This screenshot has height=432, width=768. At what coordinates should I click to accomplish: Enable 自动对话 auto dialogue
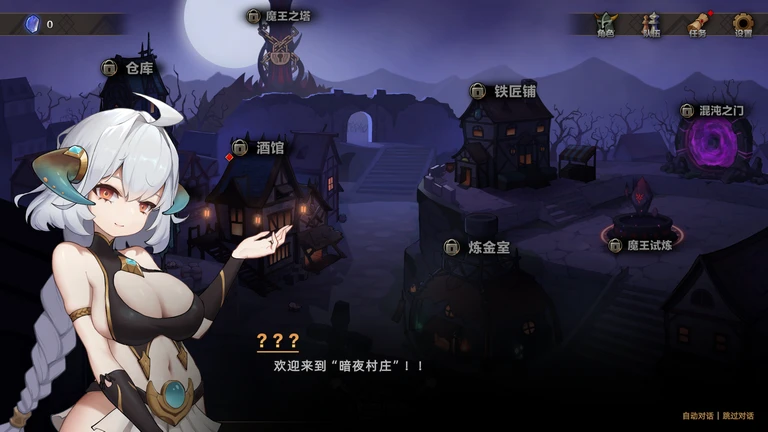tap(698, 416)
